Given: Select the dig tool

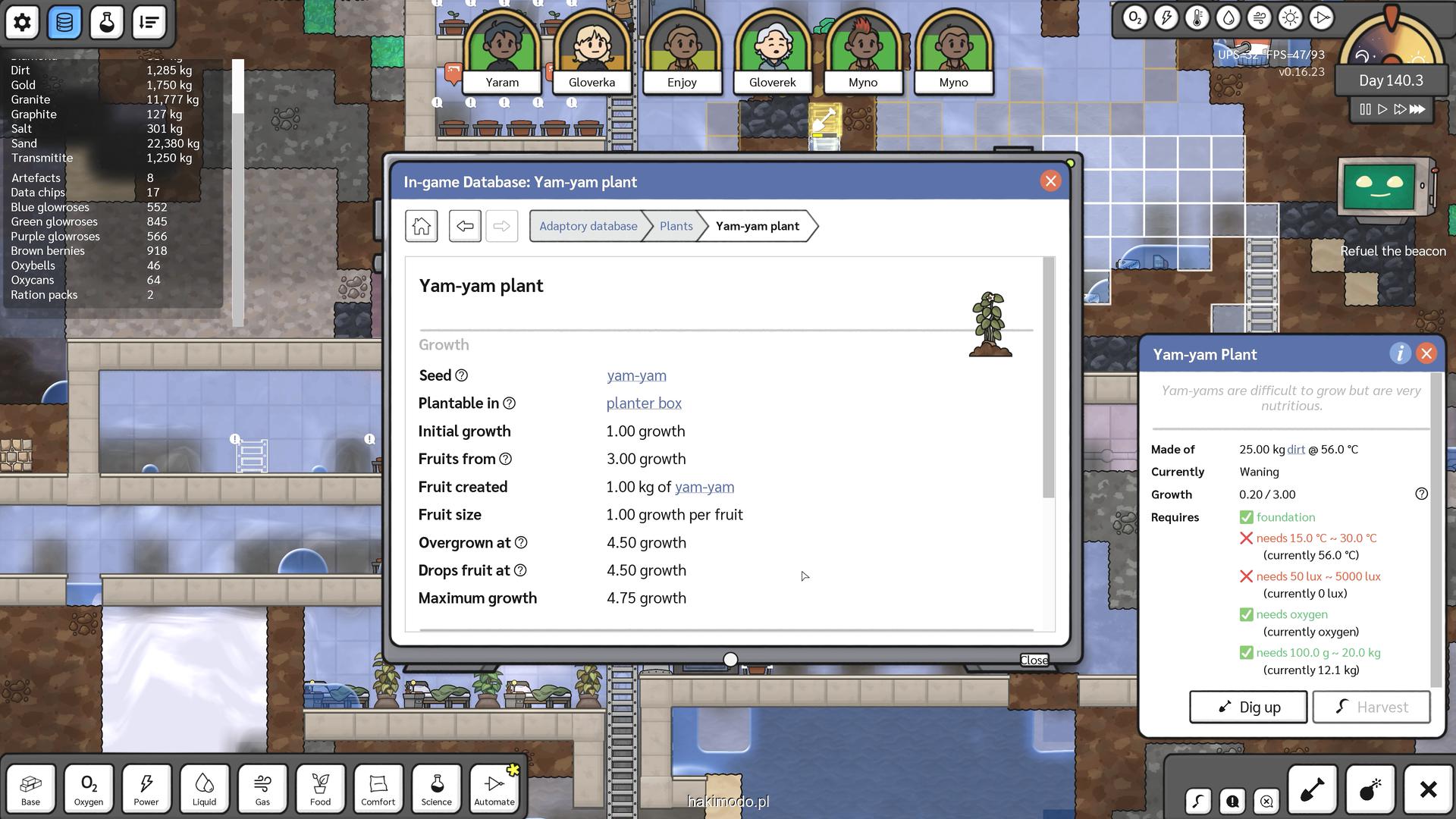Looking at the screenshot, I should 1312,789.
